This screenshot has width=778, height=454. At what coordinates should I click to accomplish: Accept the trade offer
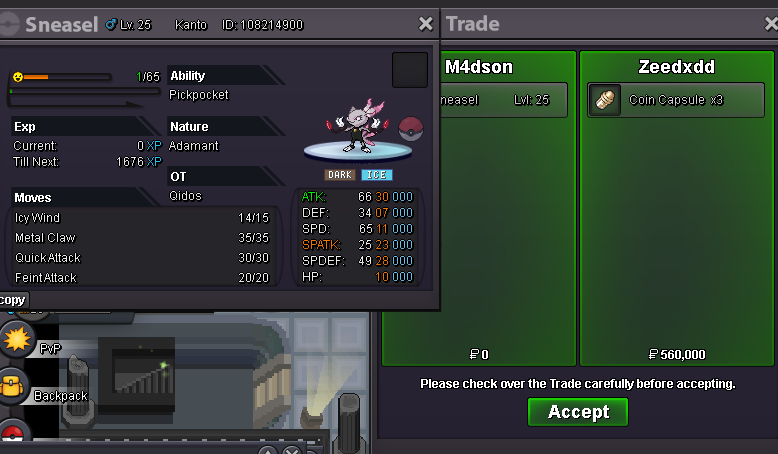pos(578,412)
